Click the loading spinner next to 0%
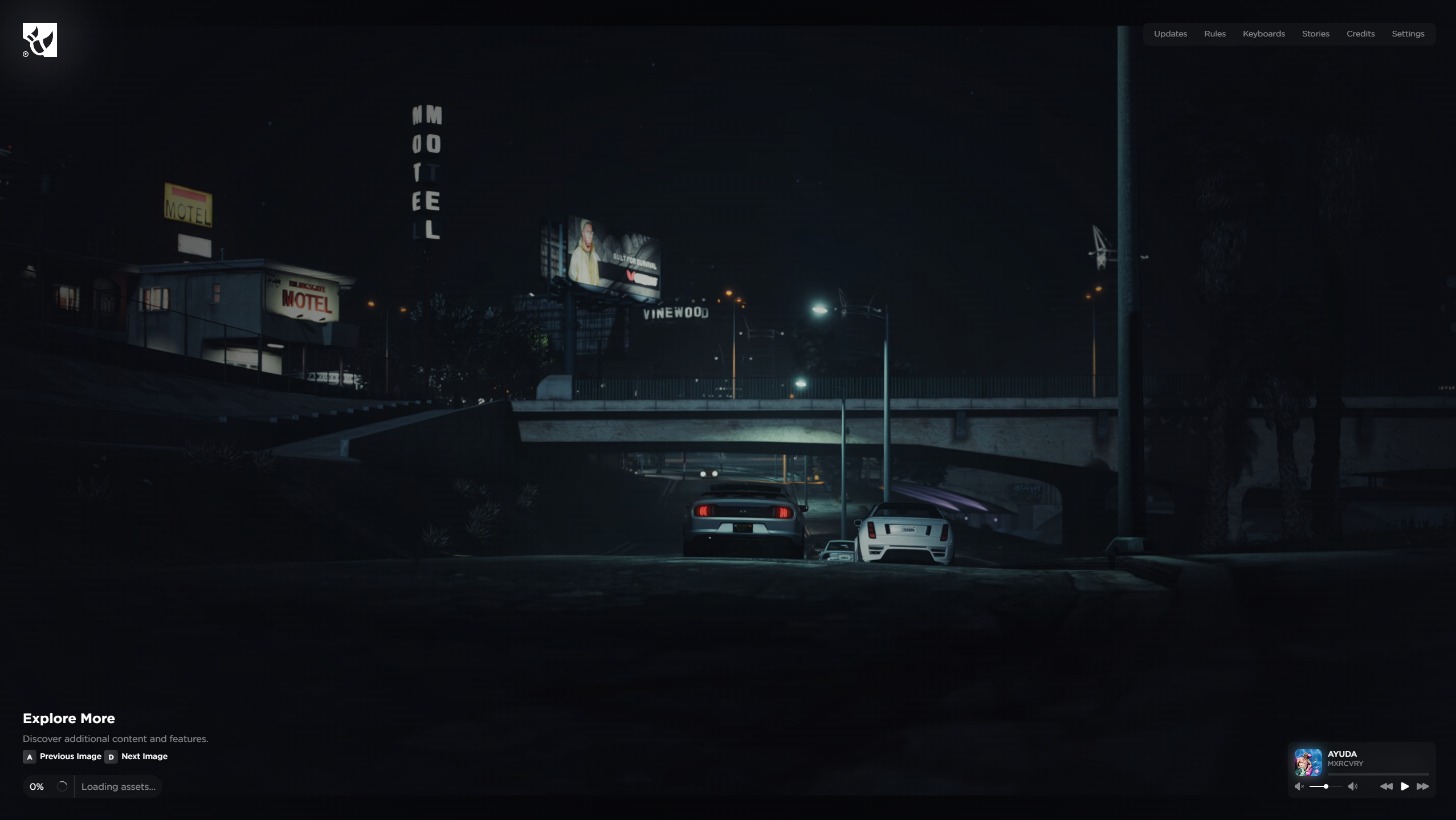Screen dimensions: 1456x820 (x=62, y=786)
